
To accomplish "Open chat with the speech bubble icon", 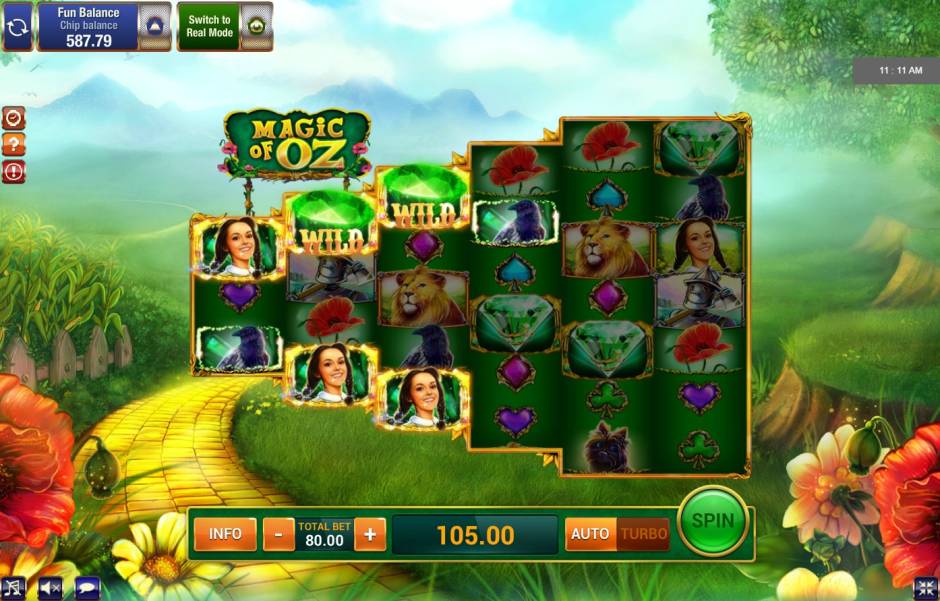I will tap(87, 588).
